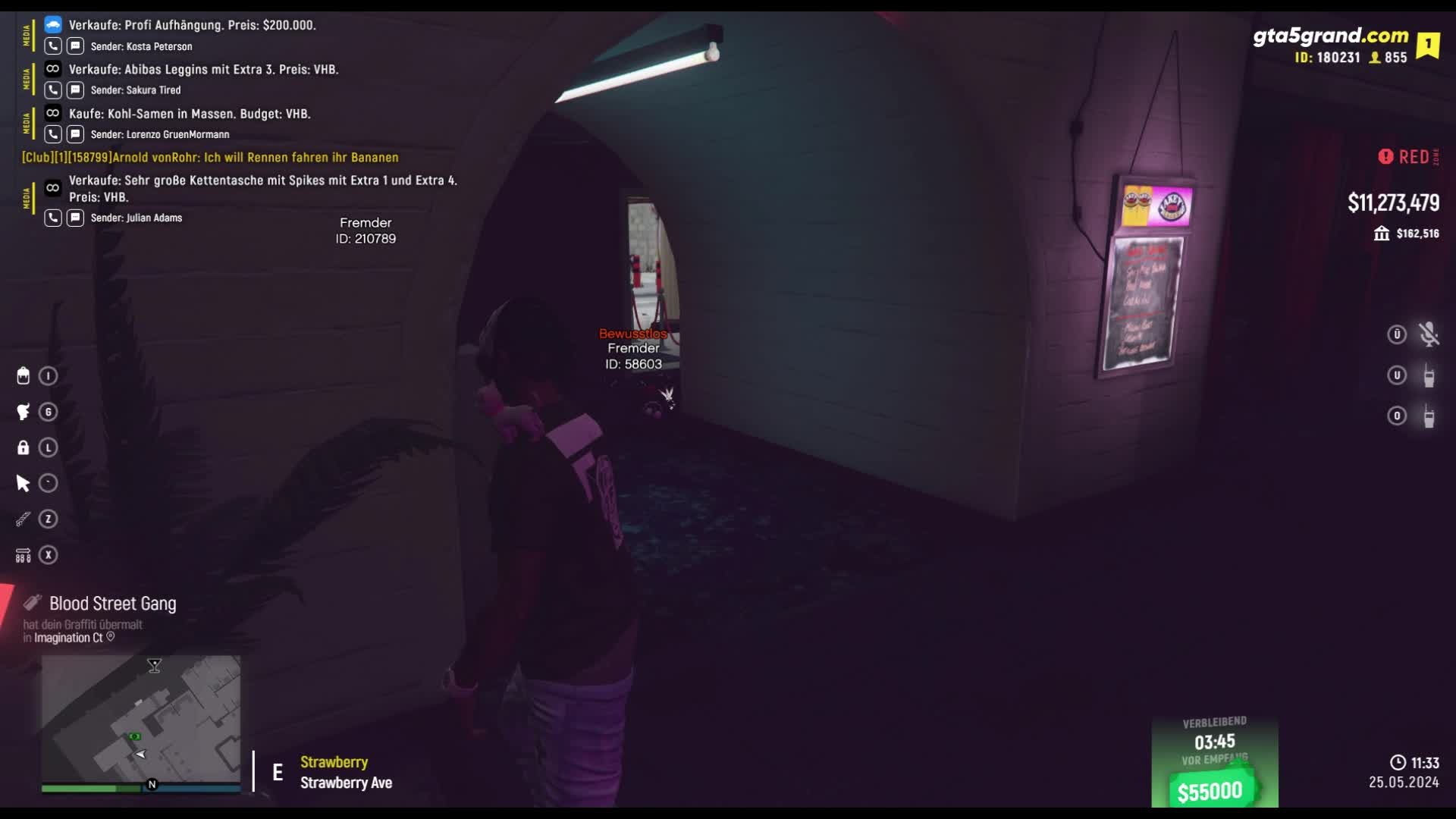Open the minimap
Screen dimensions: 1456x819
141,719
